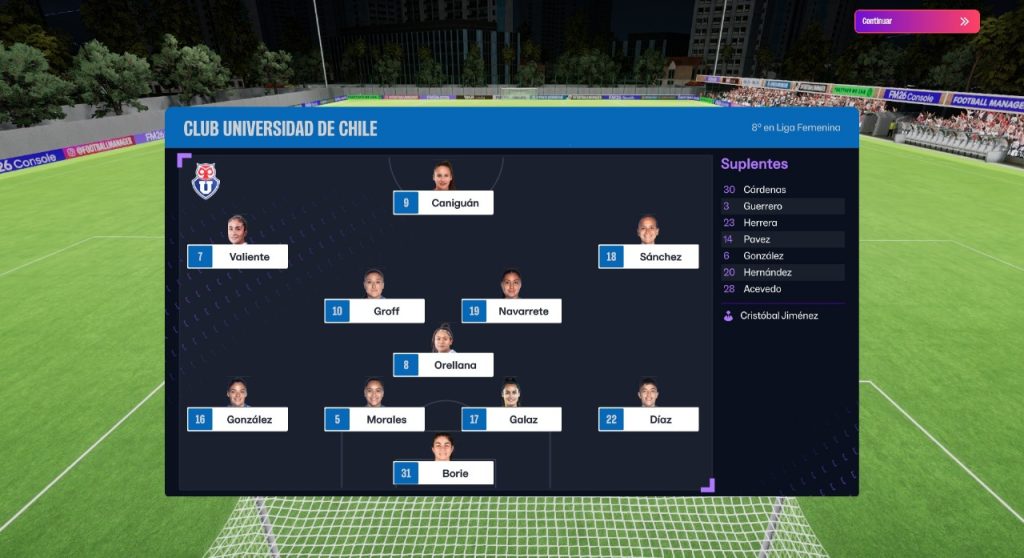The height and width of the screenshot is (558, 1024).
Task: Select Sánchez's number 18 player card
Action: click(x=648, y=257)
